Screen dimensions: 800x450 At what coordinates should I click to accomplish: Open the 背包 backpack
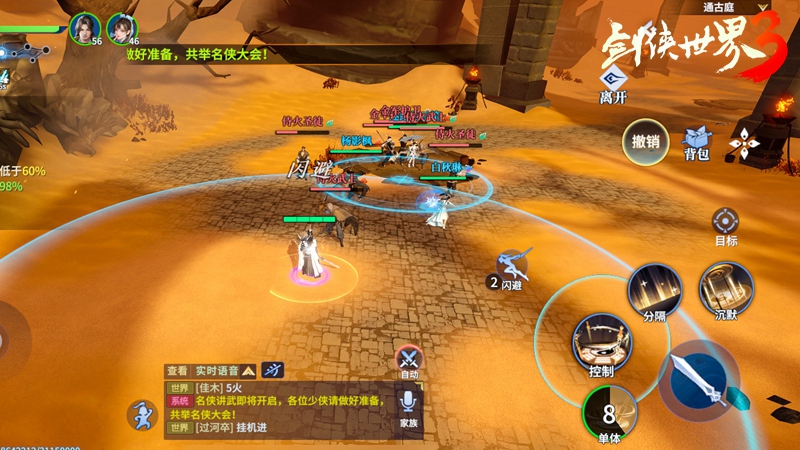click(x=696, y=142)
